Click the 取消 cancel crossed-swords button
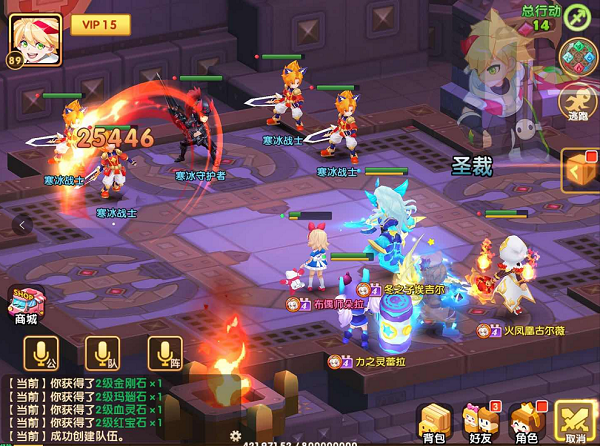 pos(575,422)
